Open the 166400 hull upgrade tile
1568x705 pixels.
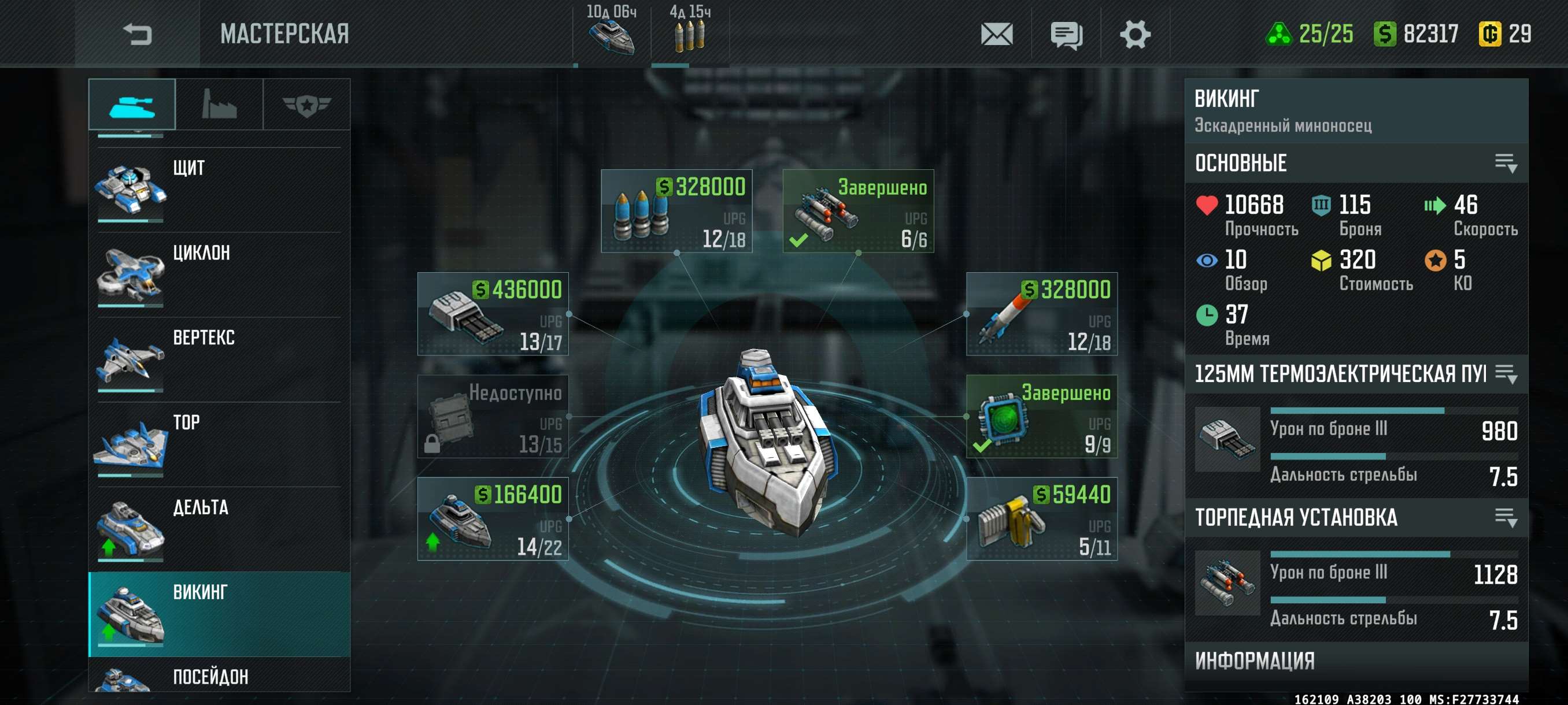493,519
